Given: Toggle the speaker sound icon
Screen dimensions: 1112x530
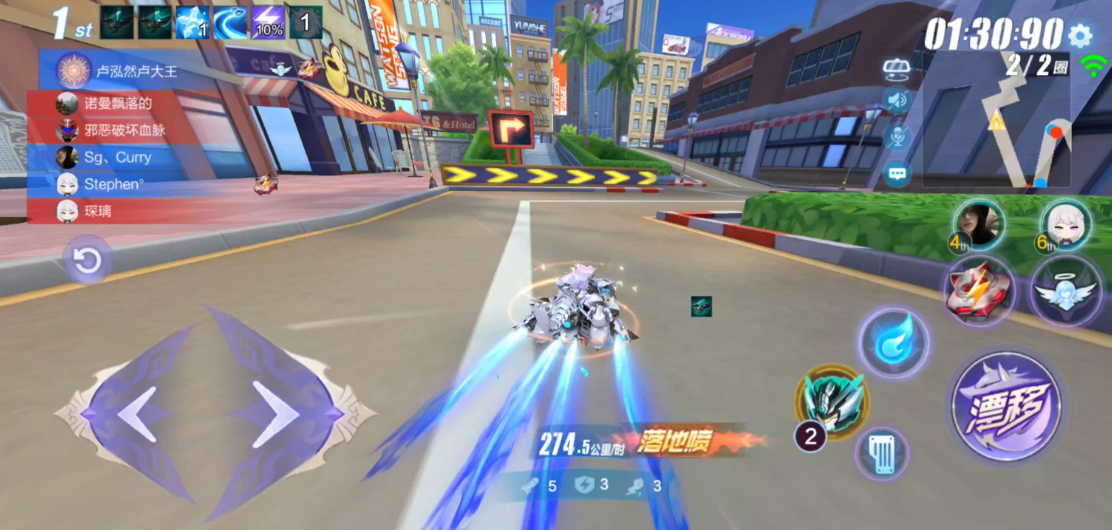Looking at the screenshot, I should coord(896,100).
